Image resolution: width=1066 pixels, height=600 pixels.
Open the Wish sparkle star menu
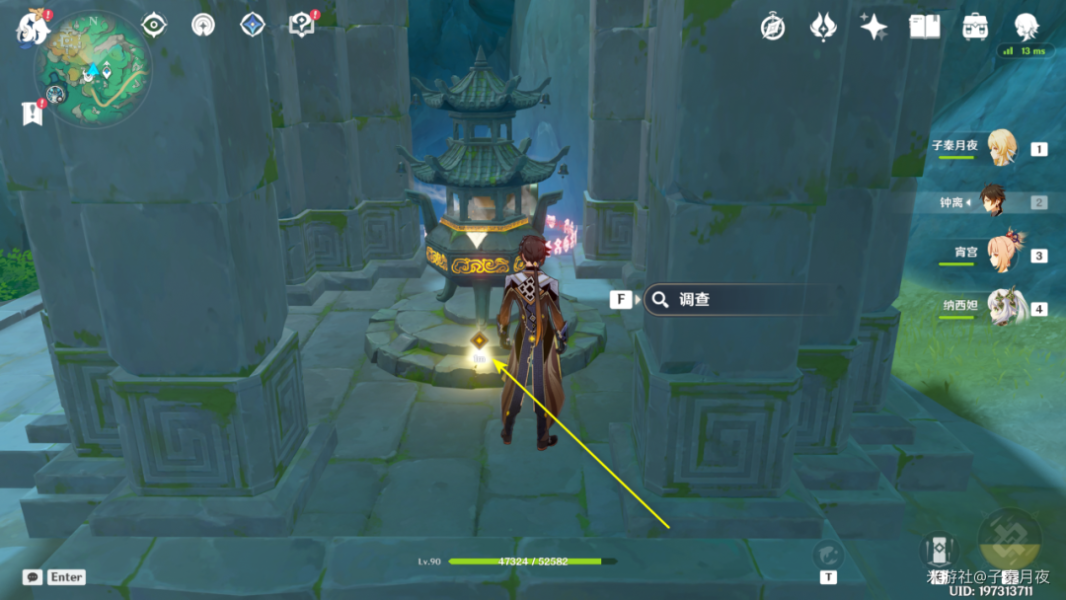873,27
